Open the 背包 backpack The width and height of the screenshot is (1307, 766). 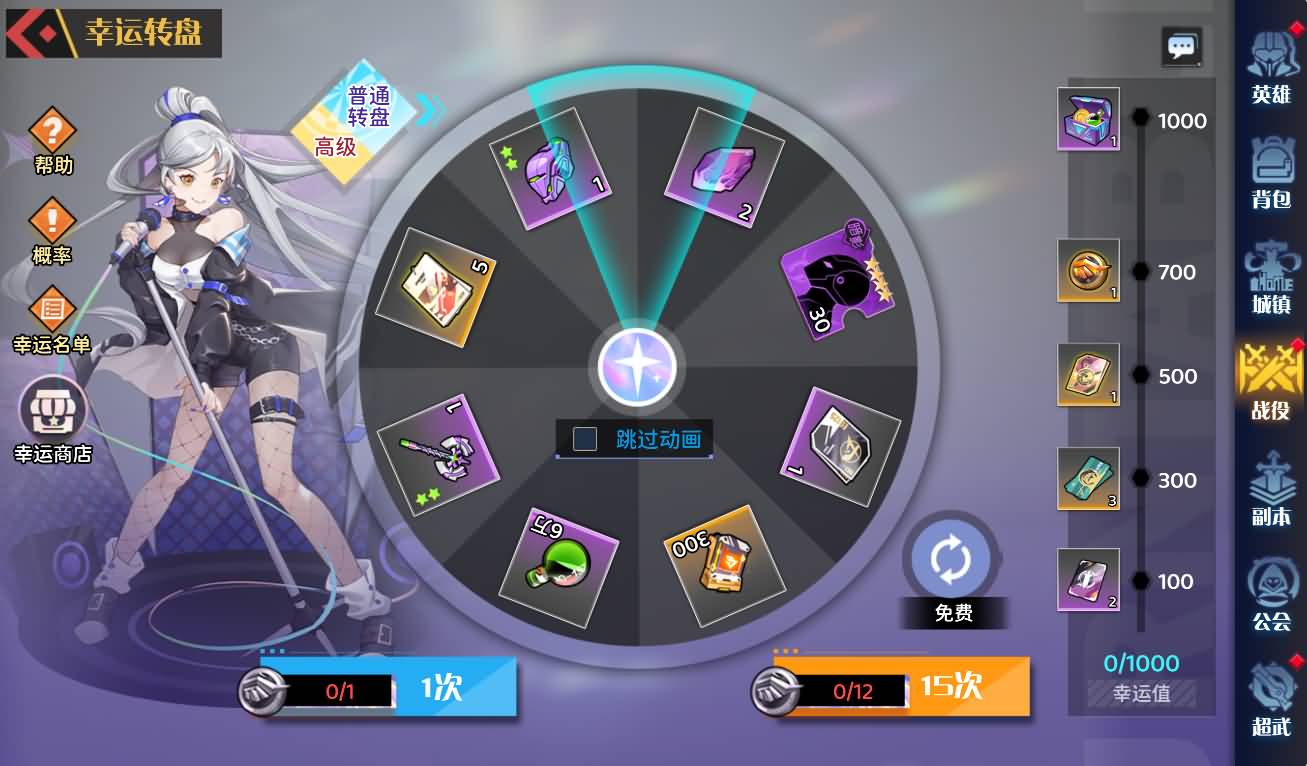[1271, 170]
